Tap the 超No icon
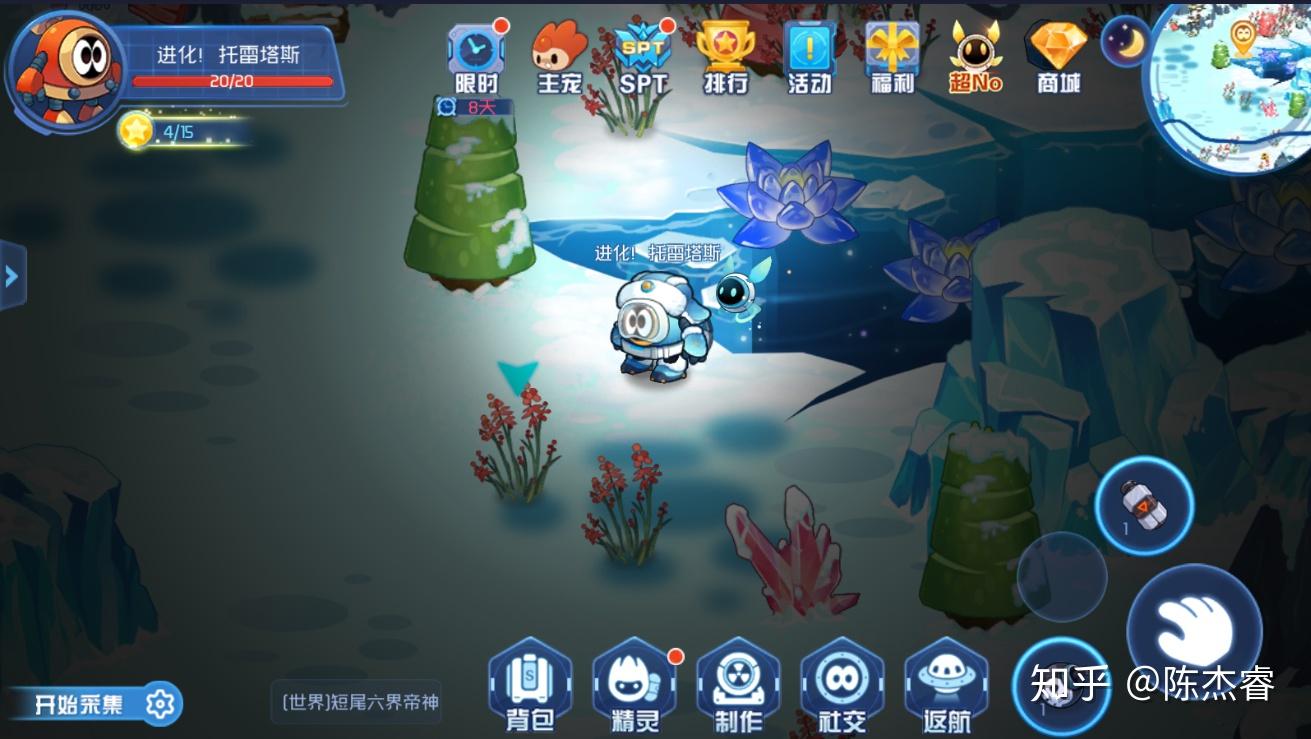Image resolution: width=1311 pixels, height=739 pixels. point(975,56)
